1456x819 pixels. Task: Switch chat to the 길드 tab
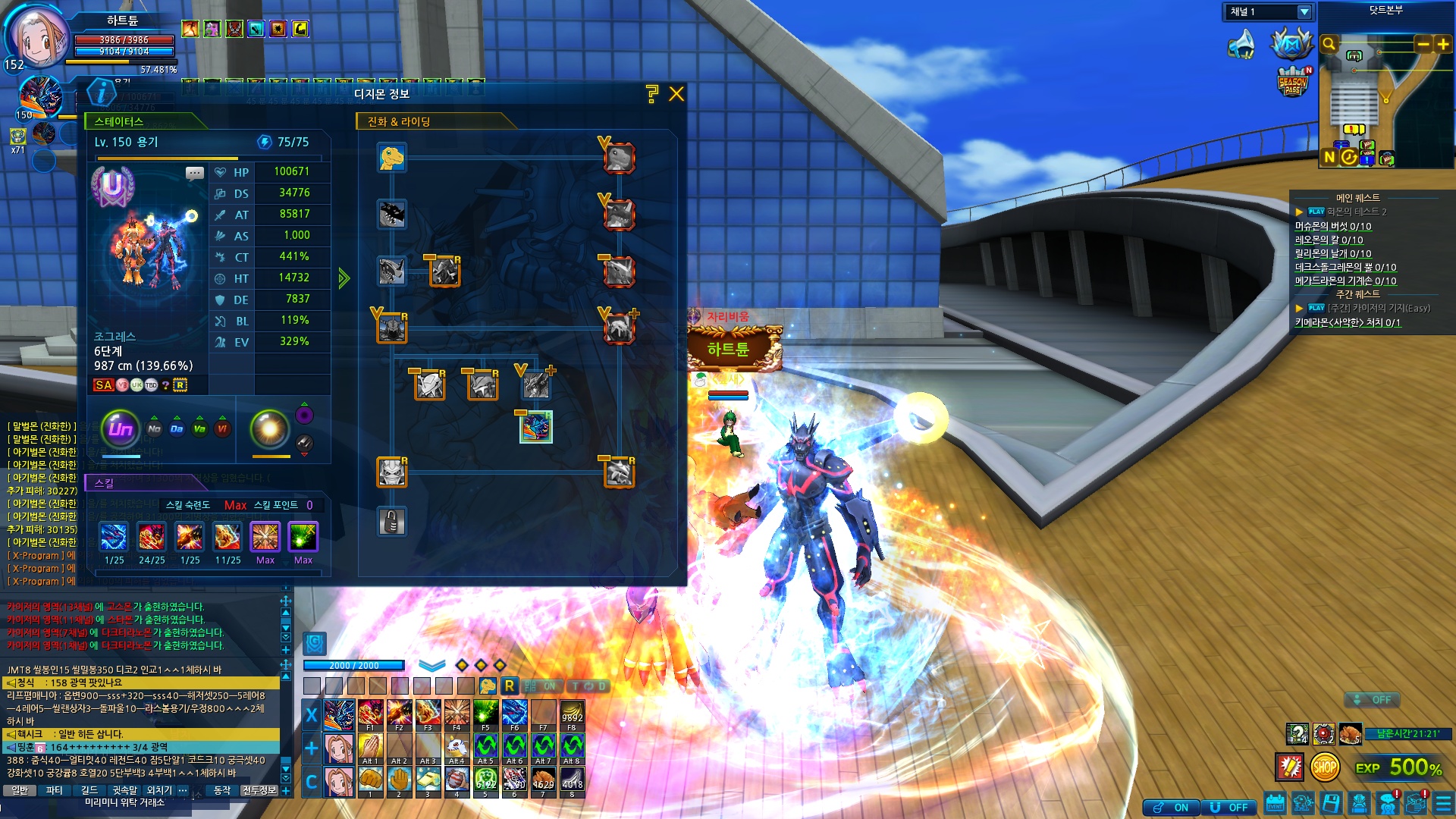[x=89, y=790]
